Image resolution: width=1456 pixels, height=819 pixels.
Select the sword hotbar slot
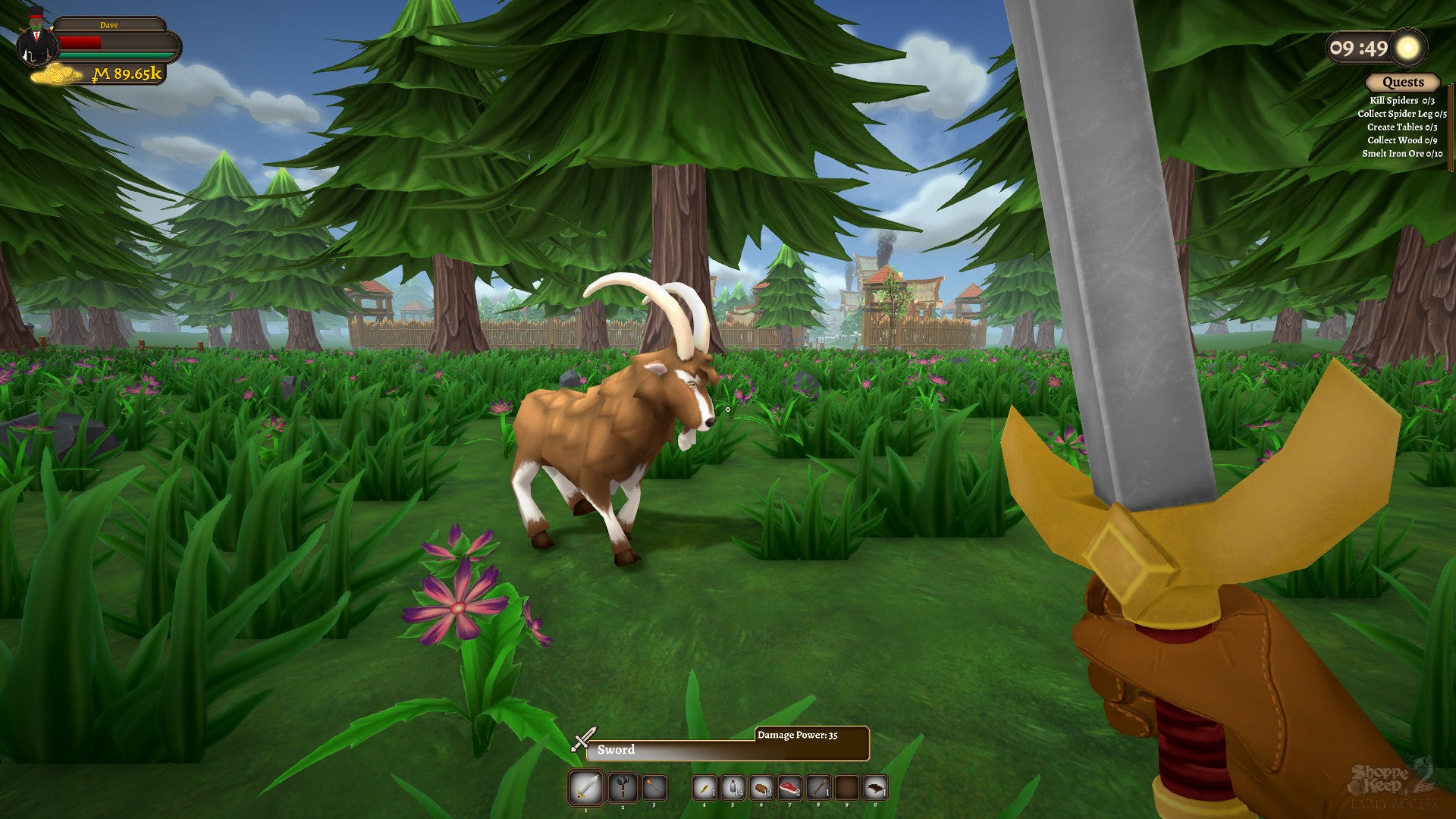point(585,788)
